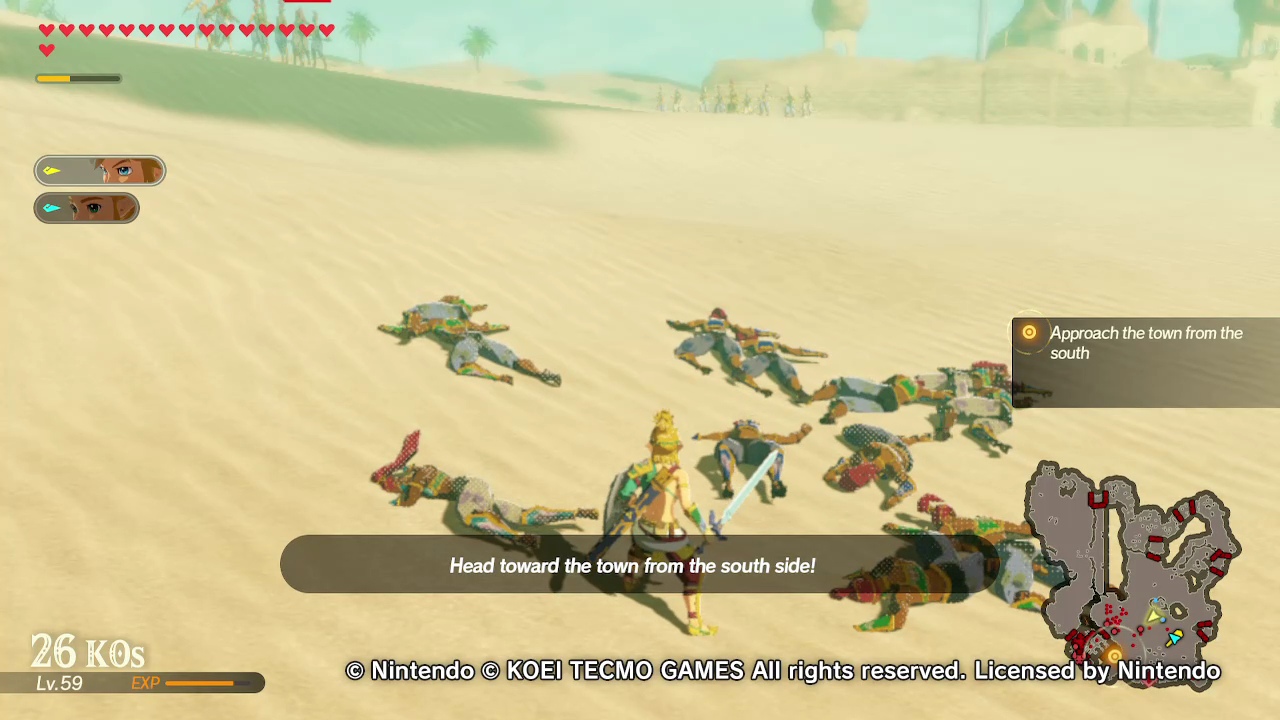Viewport: 1280px width, 720px height.
Task: Toggle the first heart in the health row
Action: click(x=47, y=30)
